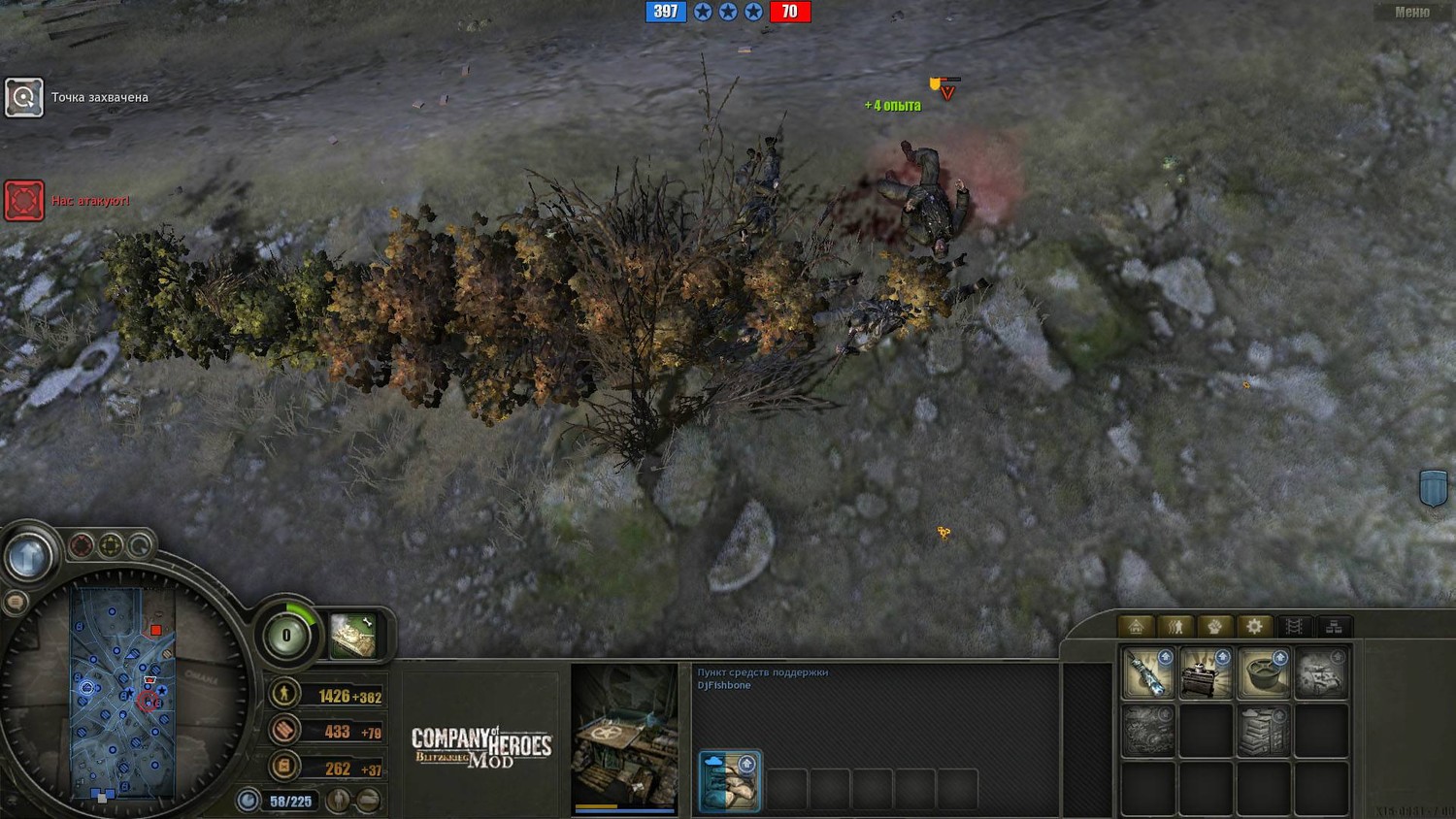Switch to the house-icon command tab
The width and height of the screenshot is (1456, 819).
(x=1136, y=626)
